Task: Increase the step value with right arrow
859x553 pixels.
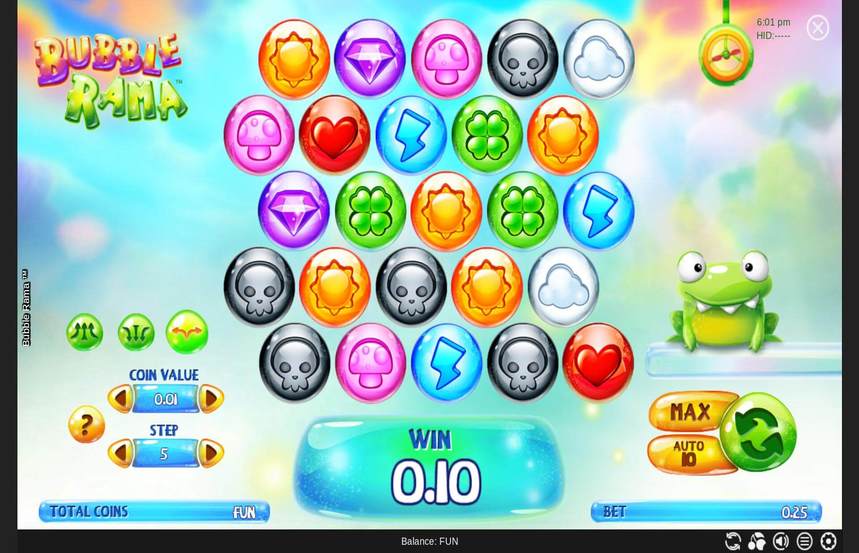Action: [211, 453]
